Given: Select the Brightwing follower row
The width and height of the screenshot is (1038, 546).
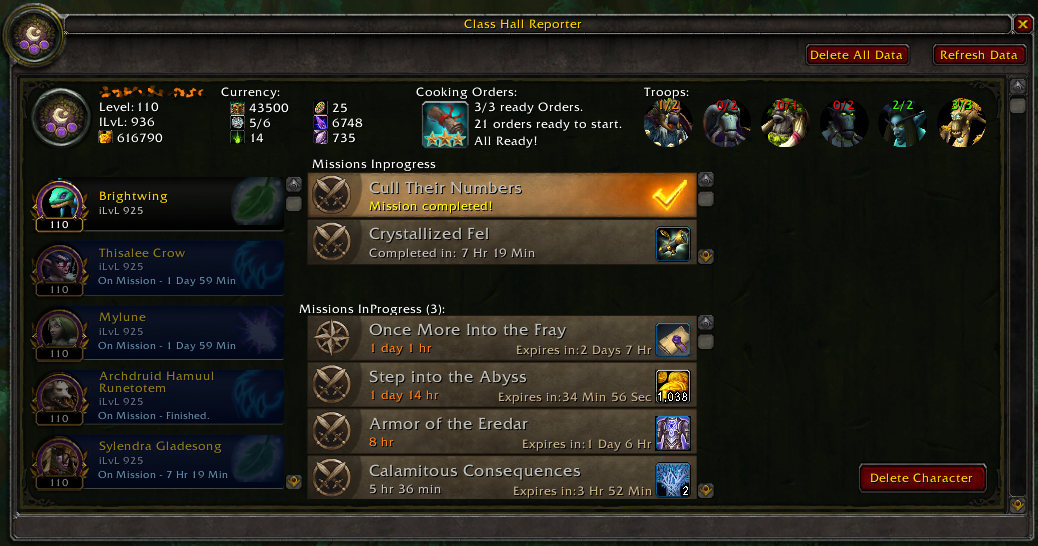Looking at the screenshot, I should point(158,205).
